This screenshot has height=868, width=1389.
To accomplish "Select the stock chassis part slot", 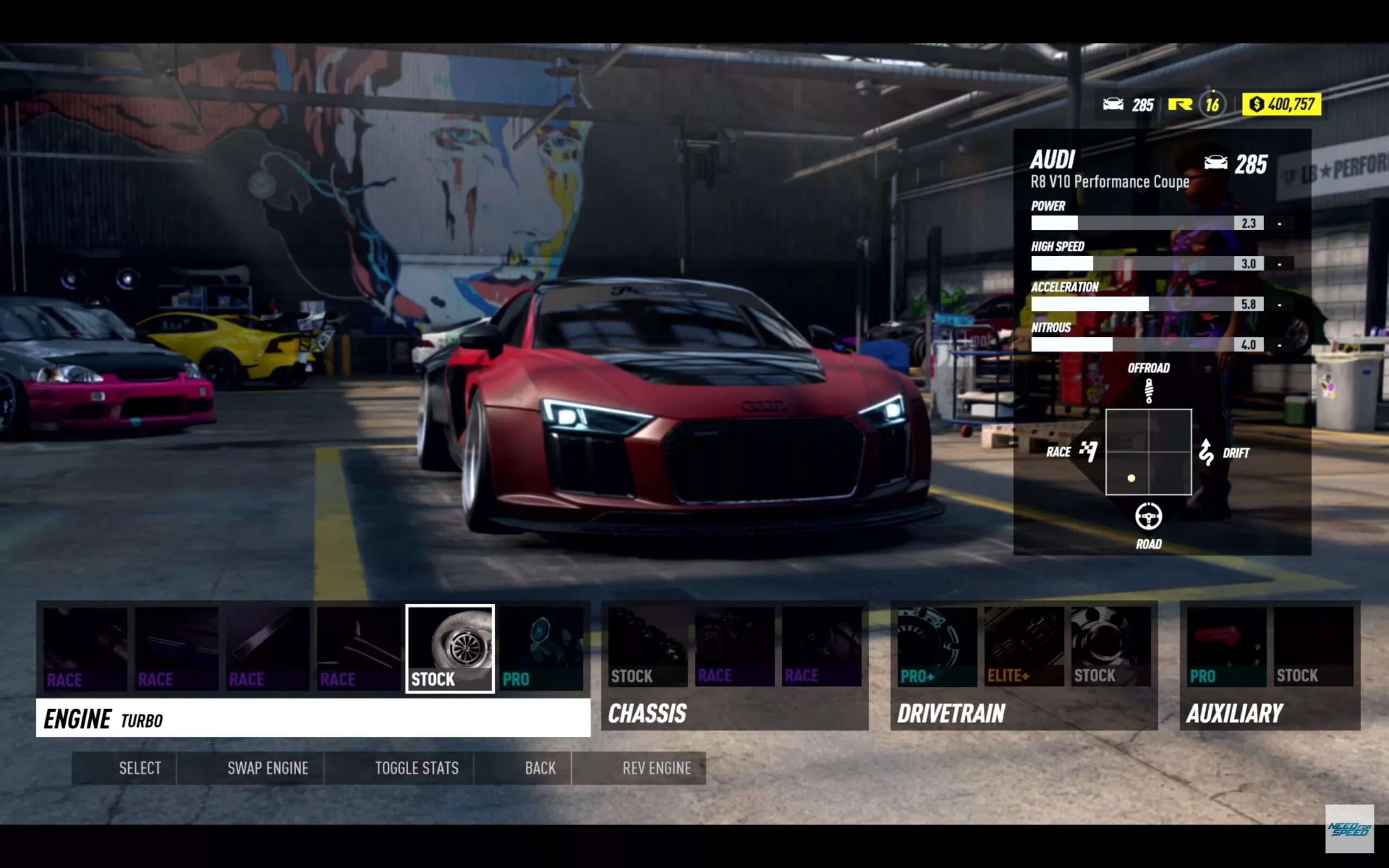I will [x=647, y=647].
